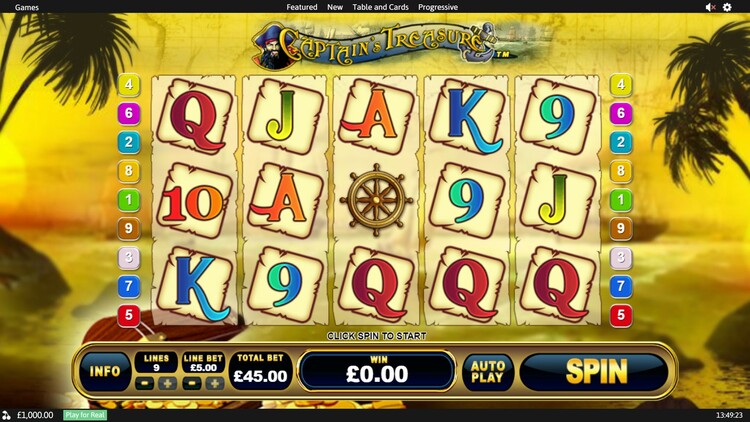The height and width of the screenshot is (422, 750).
Task: Click the Play for Real button
Action: tap(85, 415)
